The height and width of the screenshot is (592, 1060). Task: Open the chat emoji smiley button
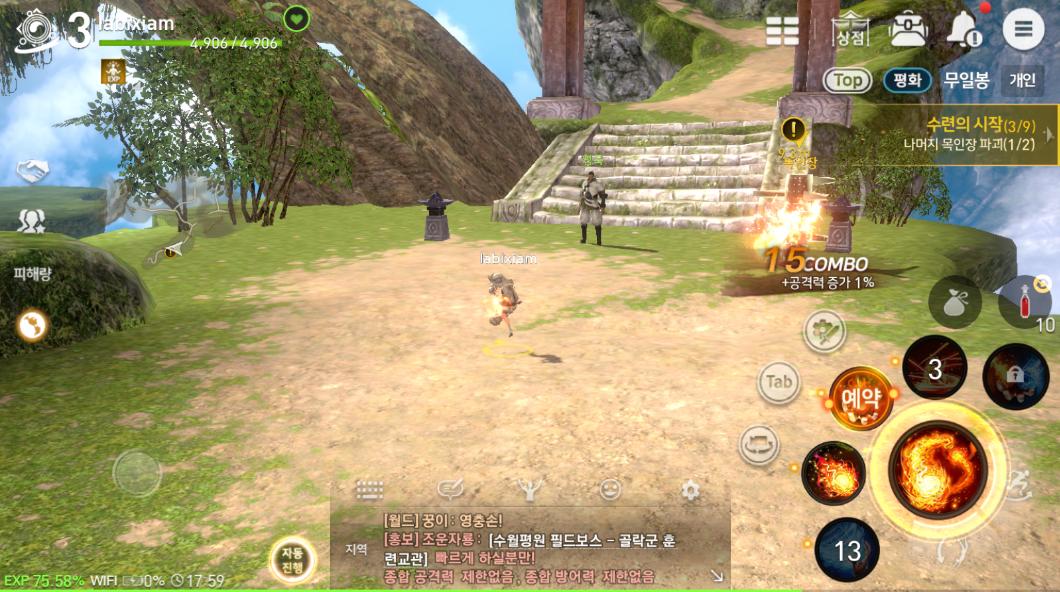tap(610, 490)
